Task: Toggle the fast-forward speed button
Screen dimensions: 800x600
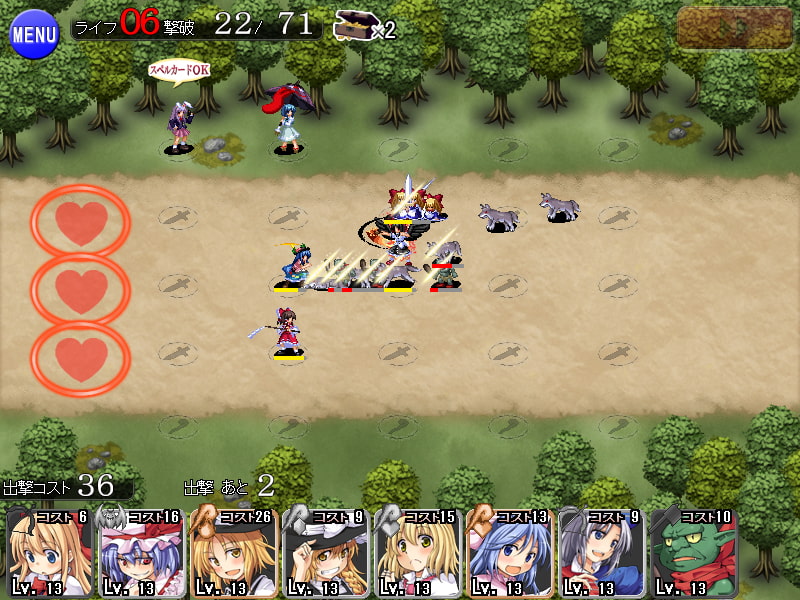Action: 735,28
